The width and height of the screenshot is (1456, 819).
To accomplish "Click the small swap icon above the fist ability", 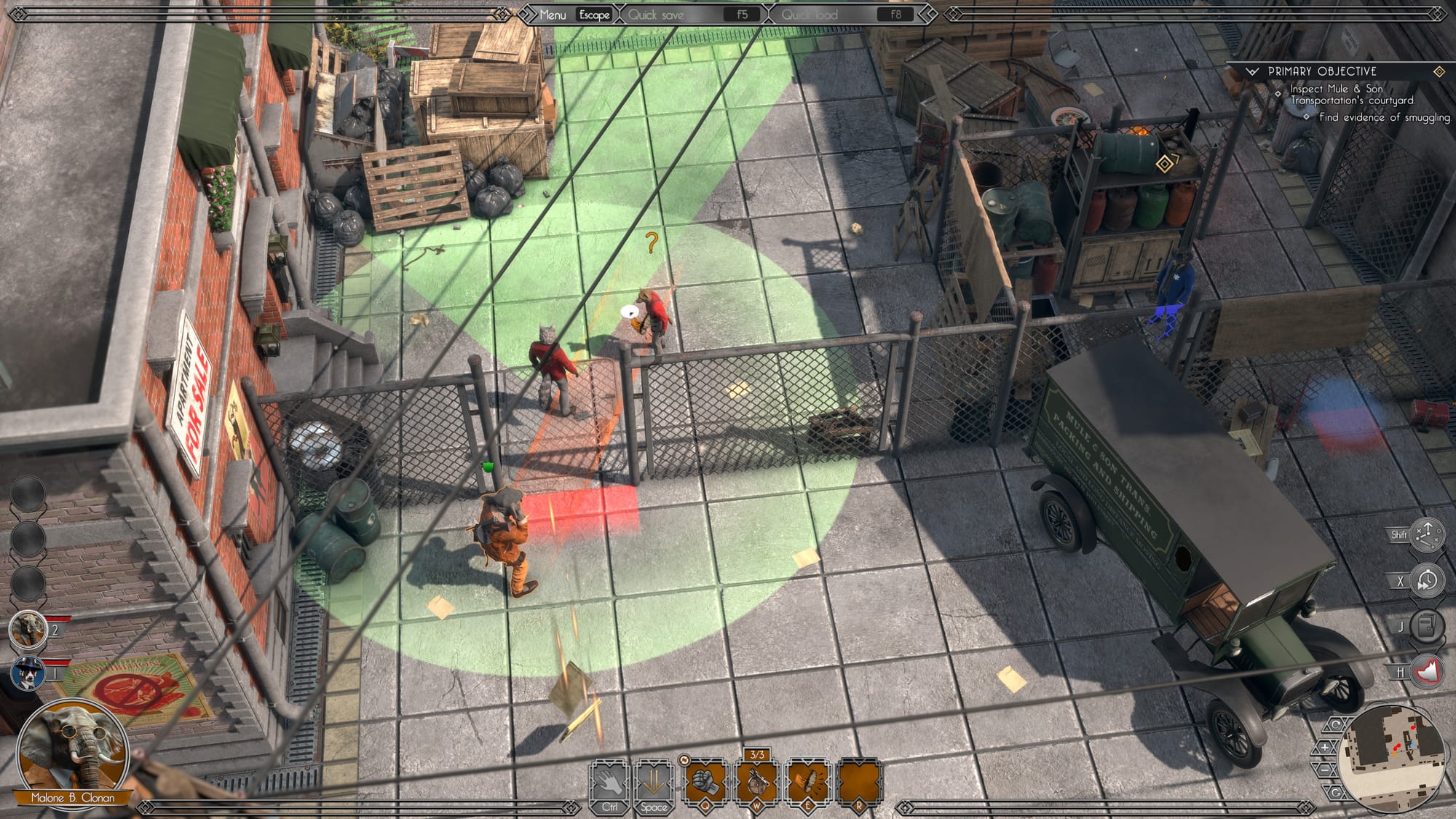I will [x=684, y=760].
